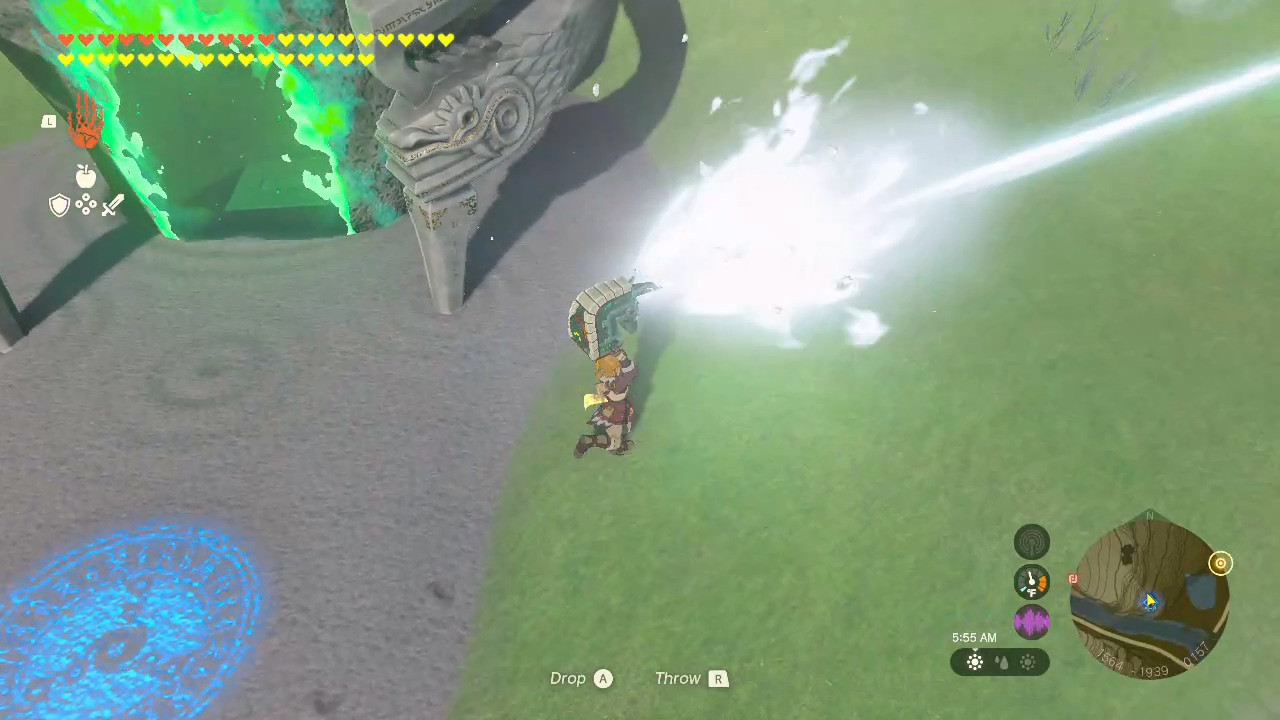1280x720 pixels.
Task: Click the N compass marker on the minimap
Action: pyautogui.click(x=1148, y=515)
